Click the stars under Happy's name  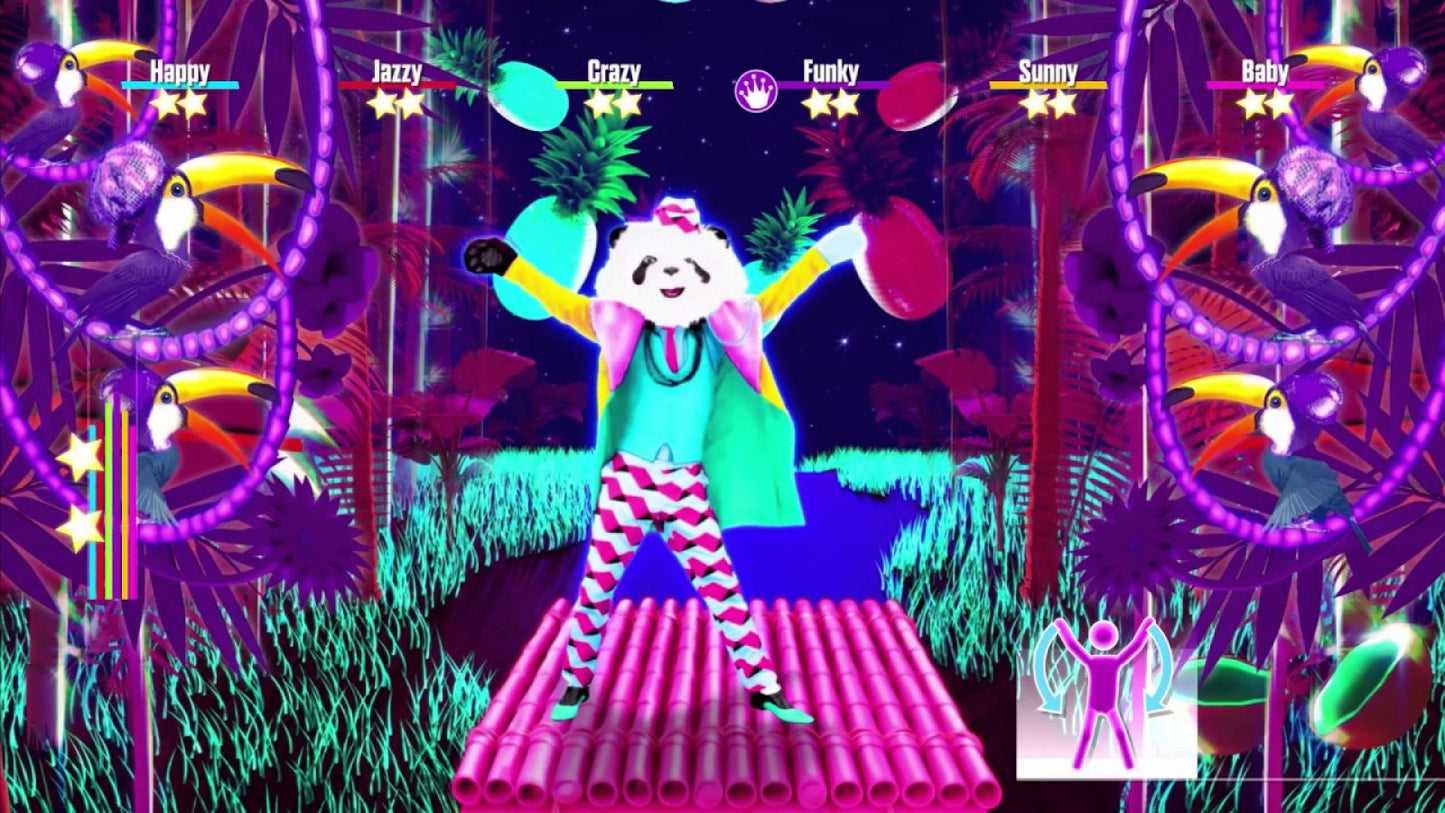coord(178,102)
